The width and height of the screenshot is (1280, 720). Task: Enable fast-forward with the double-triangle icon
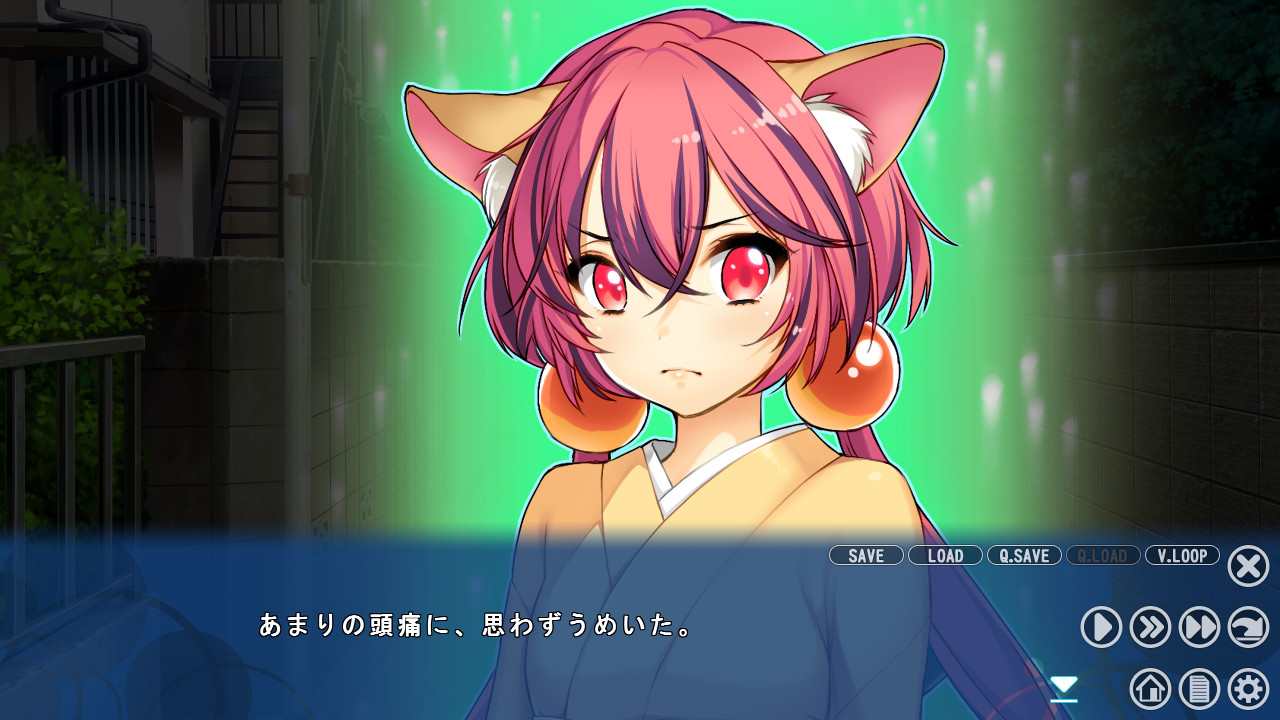(x=1198, y=628)
